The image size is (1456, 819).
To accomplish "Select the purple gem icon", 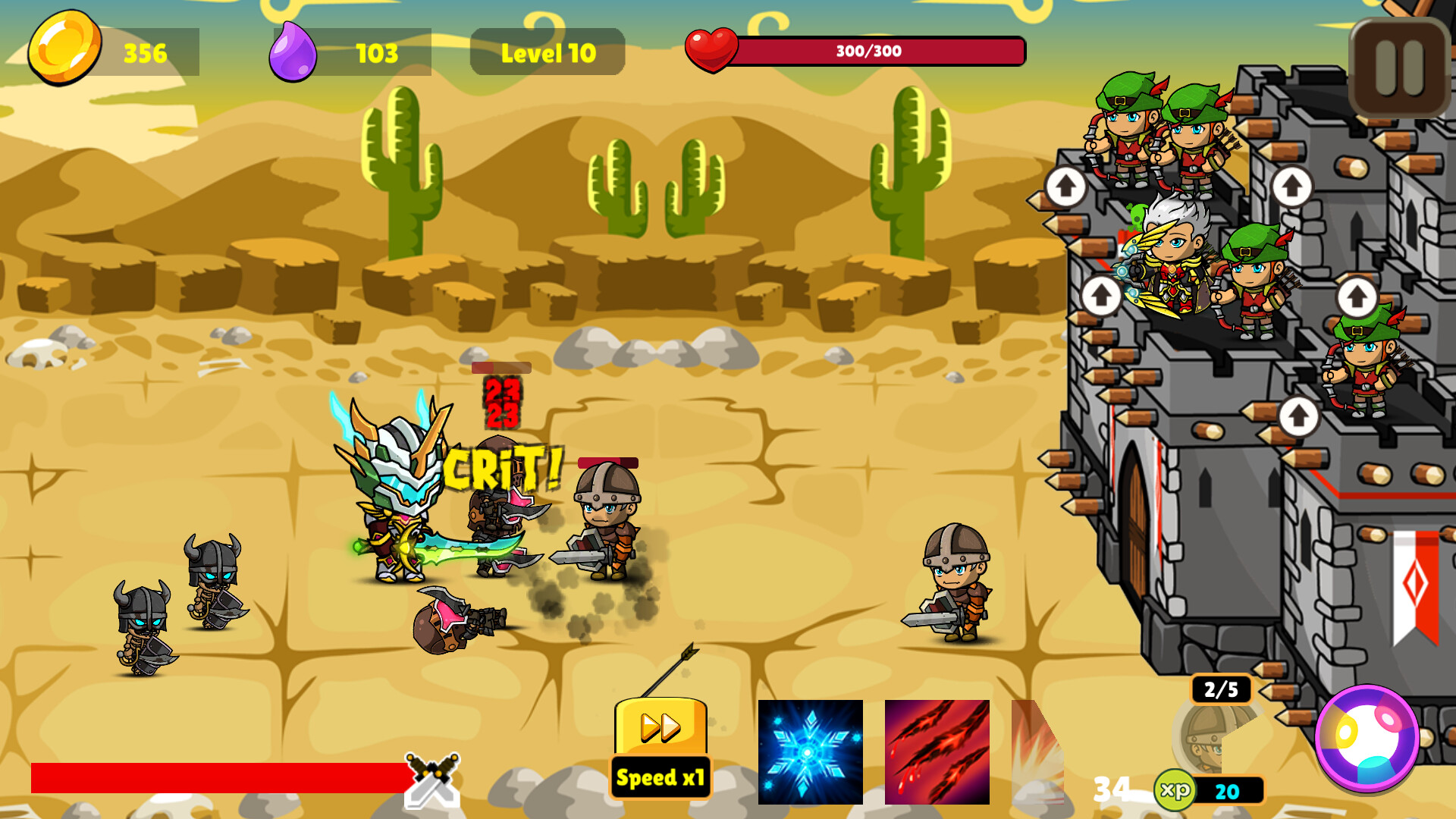I will [292, 52].
